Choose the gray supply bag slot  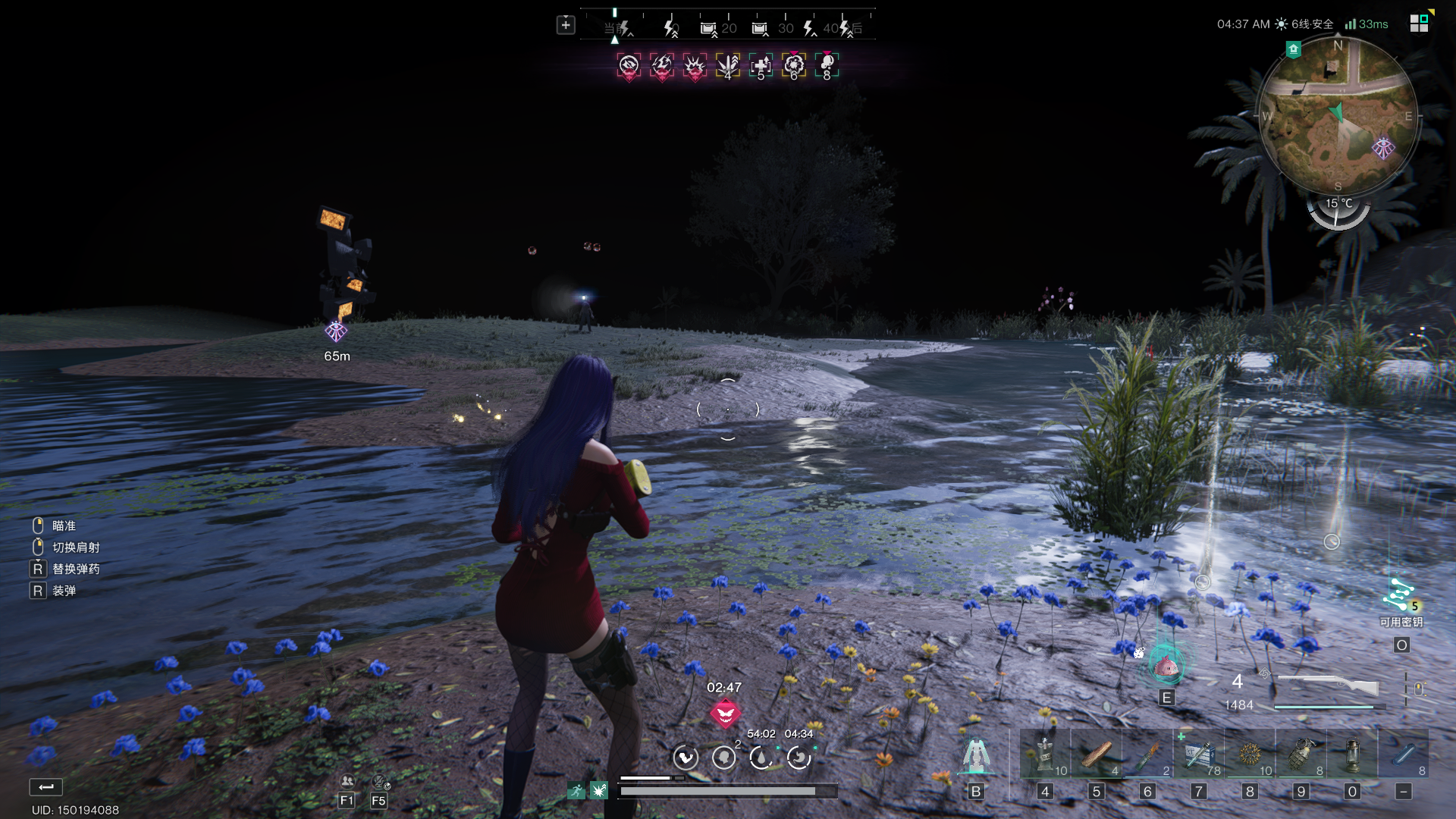(1045, 755)
